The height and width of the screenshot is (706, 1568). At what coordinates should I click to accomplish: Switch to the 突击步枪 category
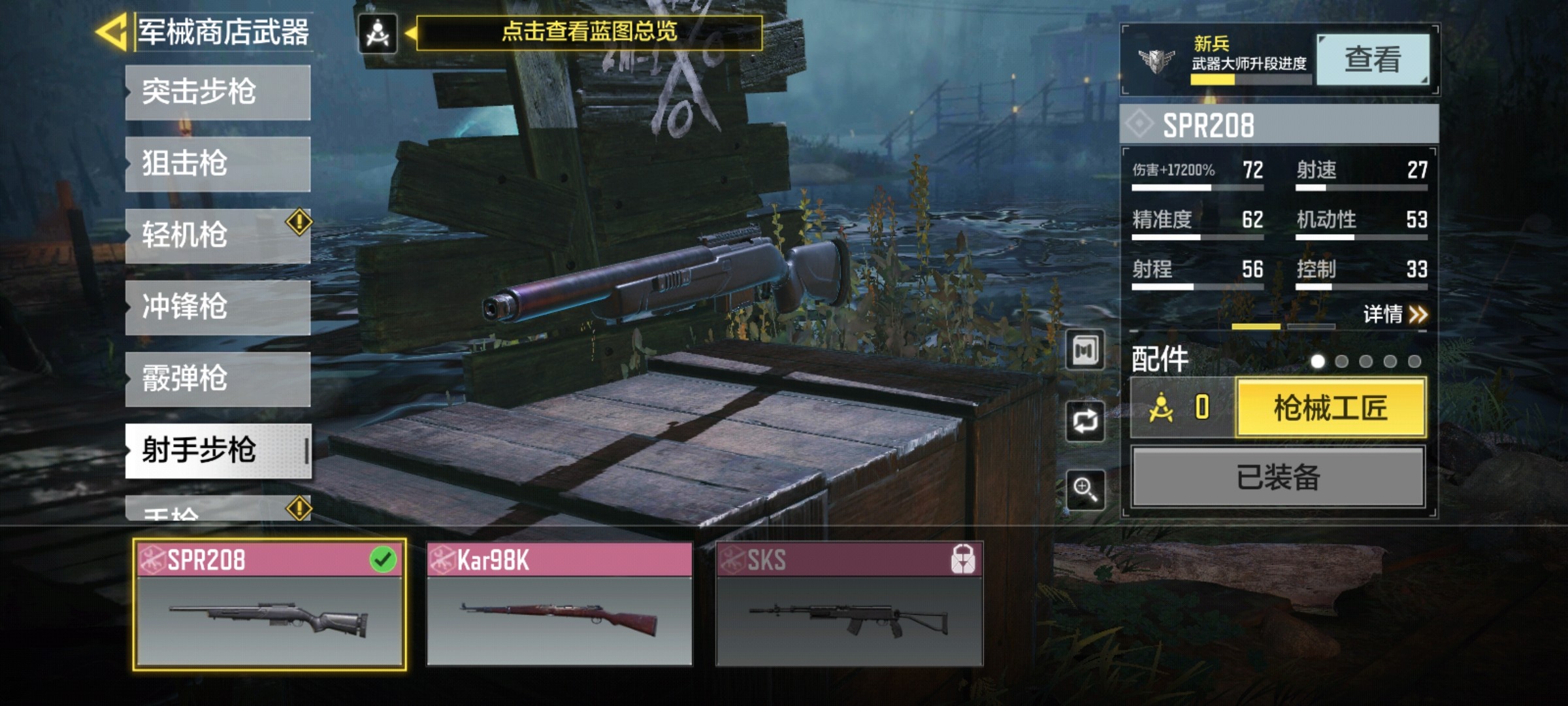[x=218, y=92]
